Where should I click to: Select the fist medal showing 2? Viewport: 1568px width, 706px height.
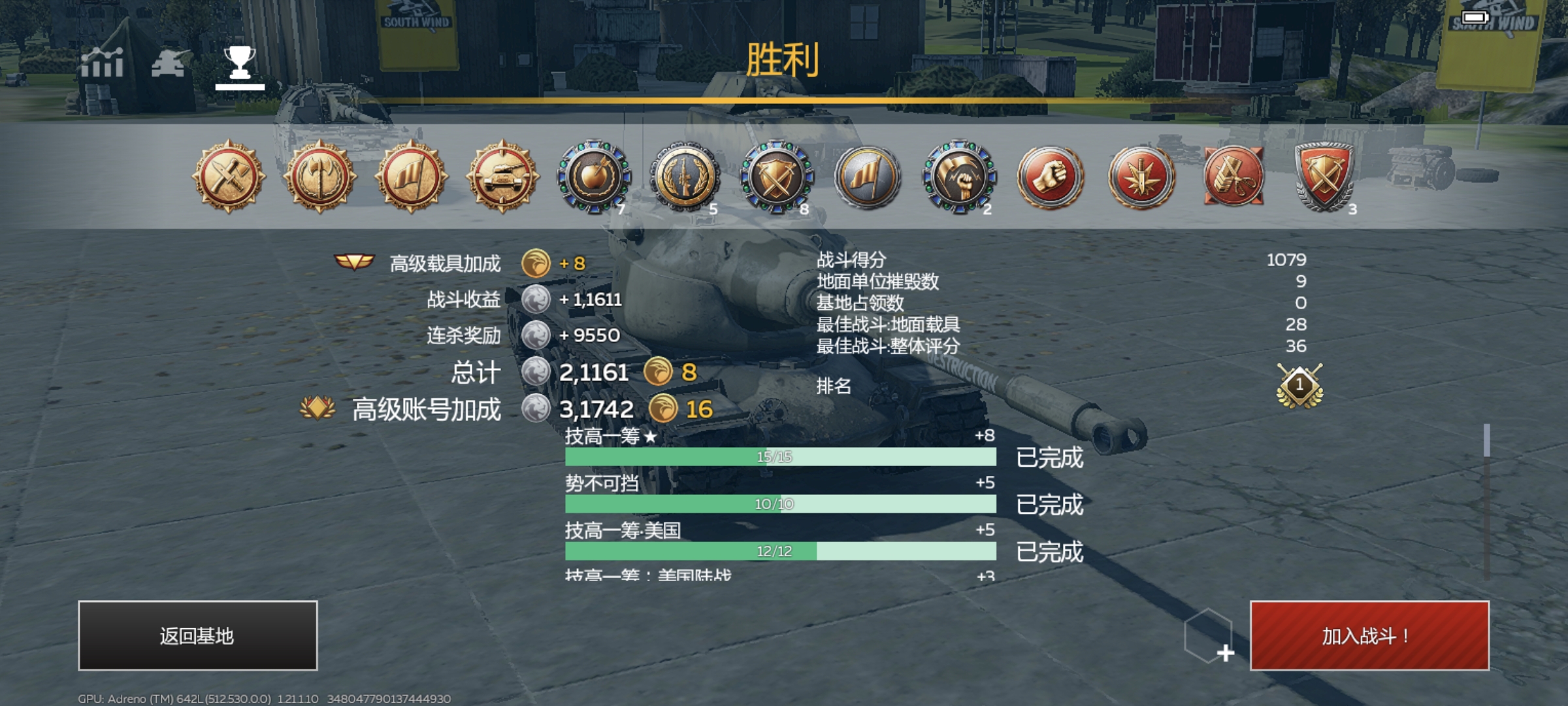pyautogui.click(x=959, y=180)
